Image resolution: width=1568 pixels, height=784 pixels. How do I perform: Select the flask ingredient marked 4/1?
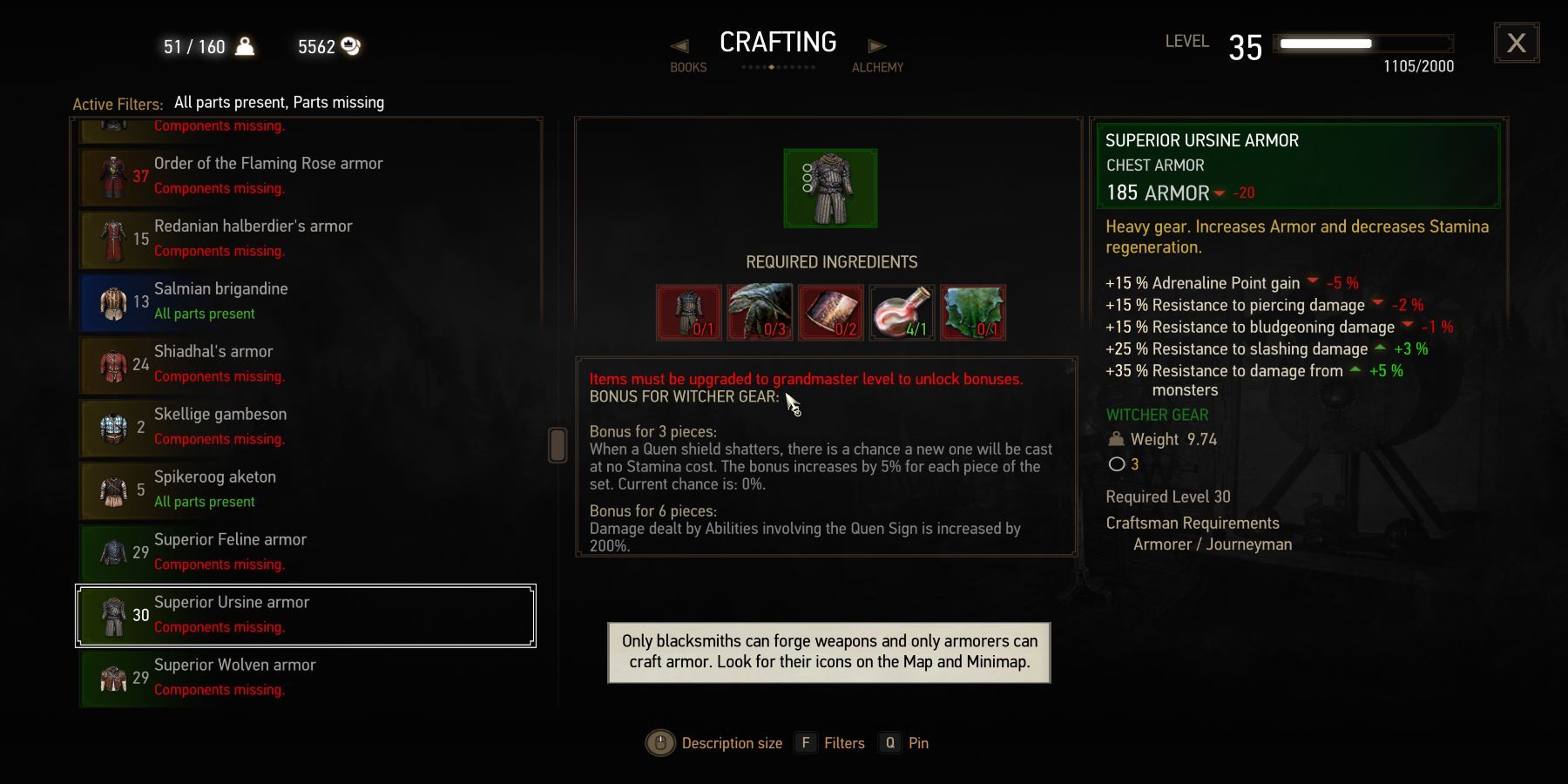pos(901,313)
